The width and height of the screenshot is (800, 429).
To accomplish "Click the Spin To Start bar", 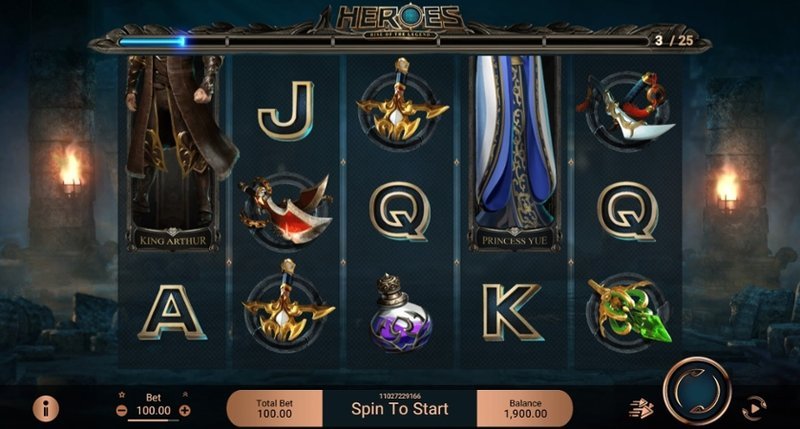I will tap(399, 408).
